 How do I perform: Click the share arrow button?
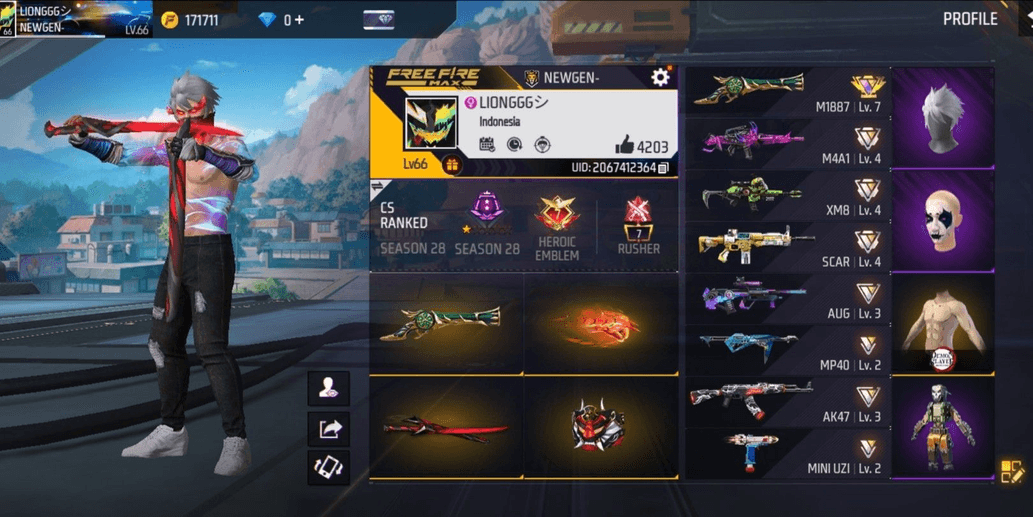pyautogui.click(x=329, y=429)
